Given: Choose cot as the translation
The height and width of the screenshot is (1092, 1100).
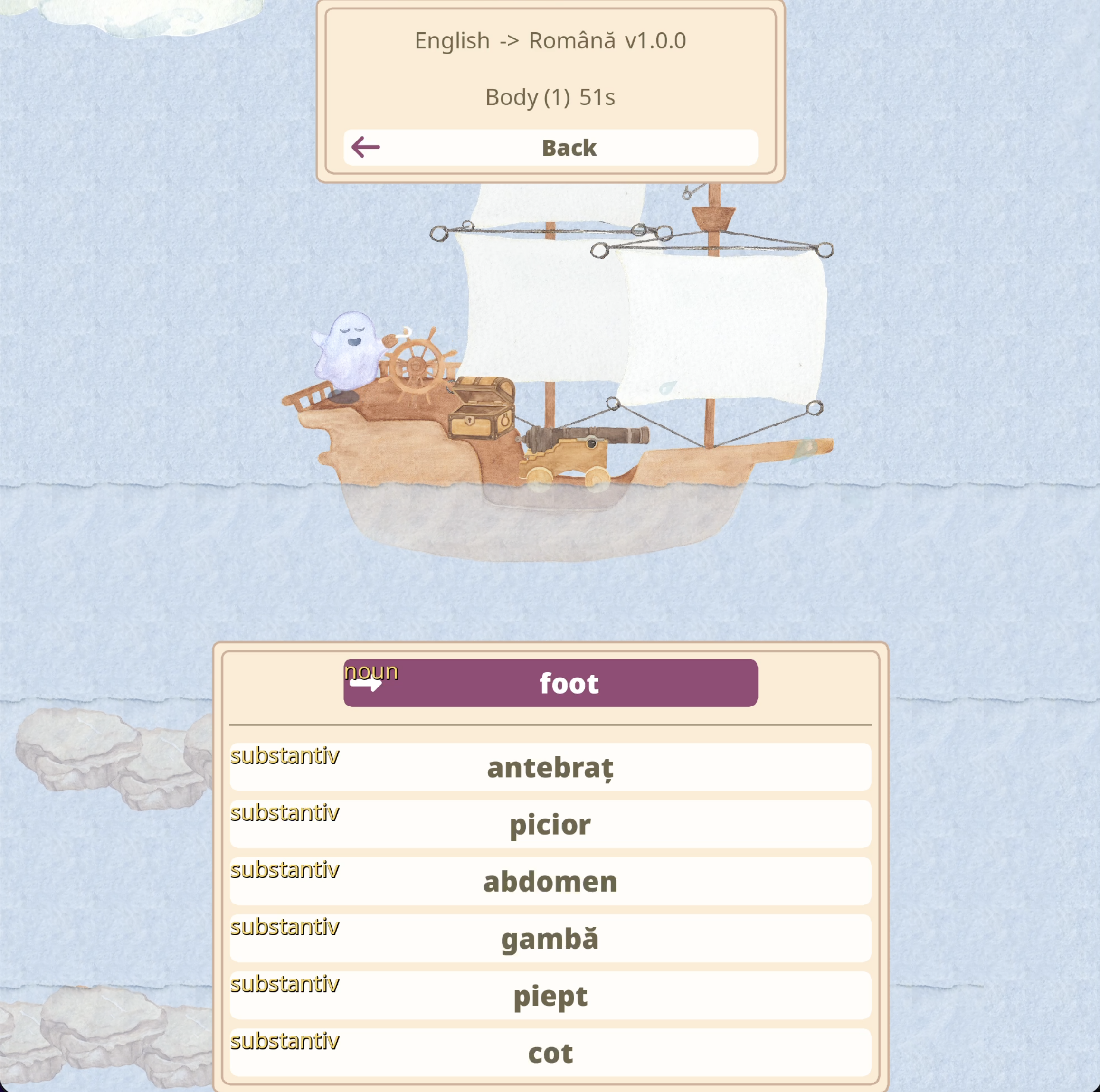Looking at the screenshot, I should pos(550,1053).
